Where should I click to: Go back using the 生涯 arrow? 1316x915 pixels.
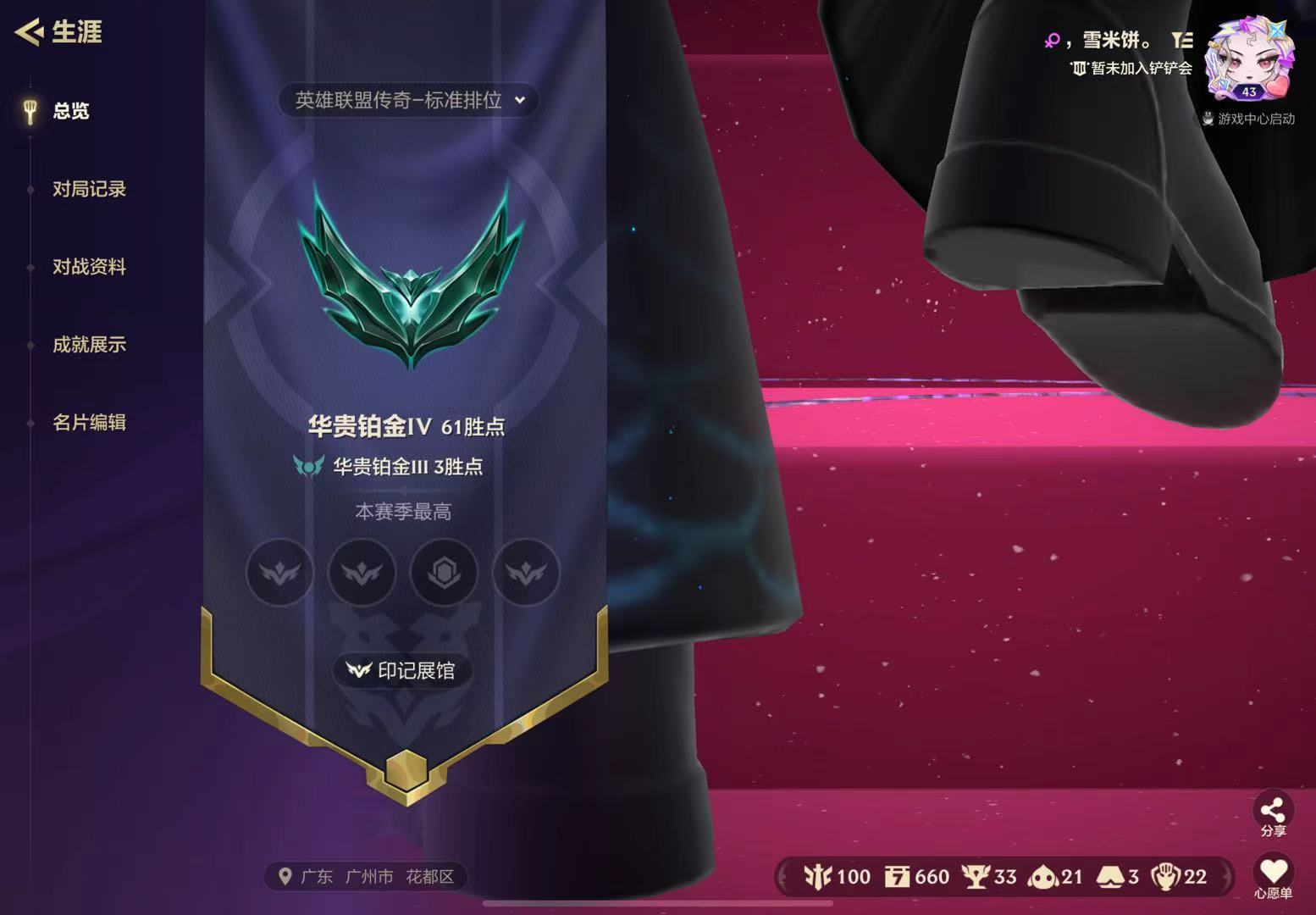point(30,30)
